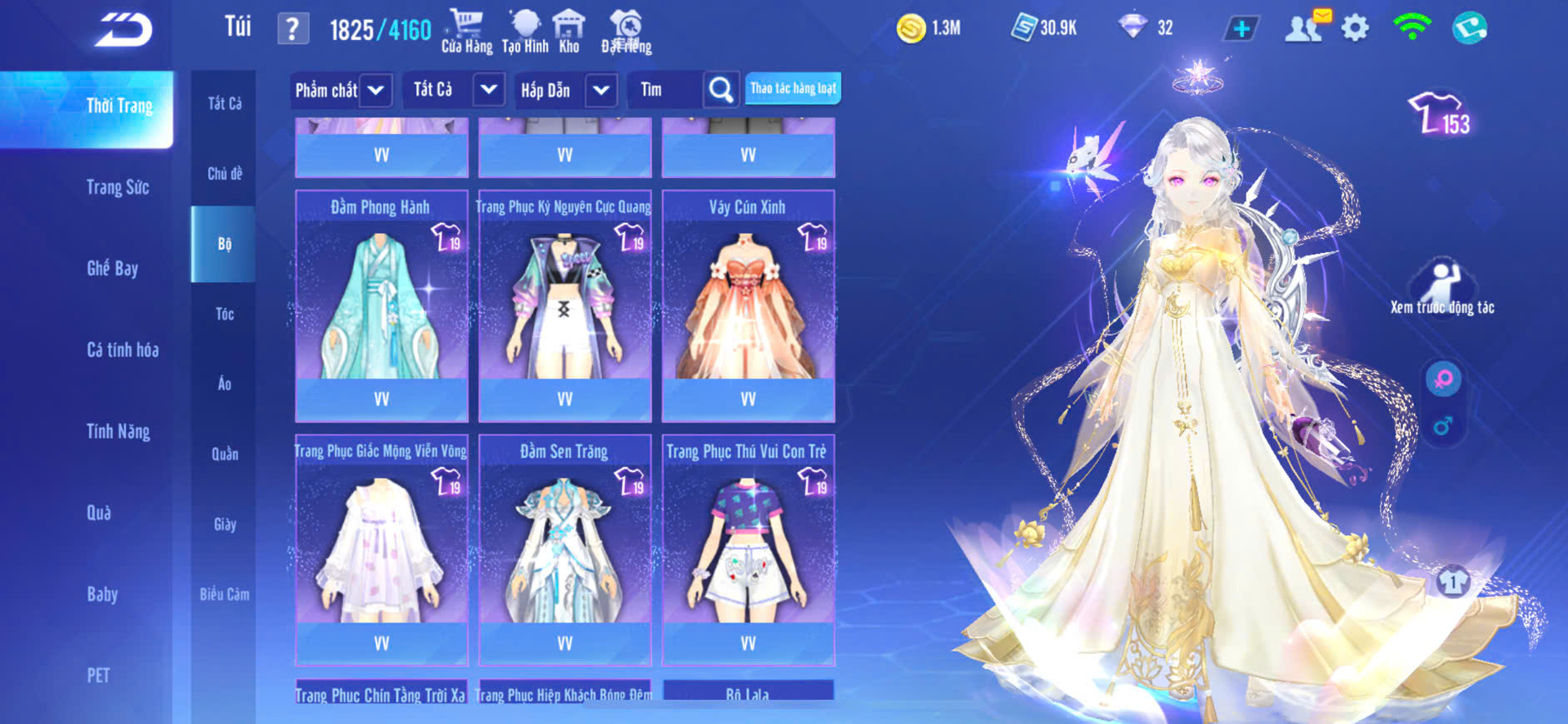The width and height of the screenshot is (1568, 724).
Task: Switch to Trang Sức category
Action: [117, 187]
